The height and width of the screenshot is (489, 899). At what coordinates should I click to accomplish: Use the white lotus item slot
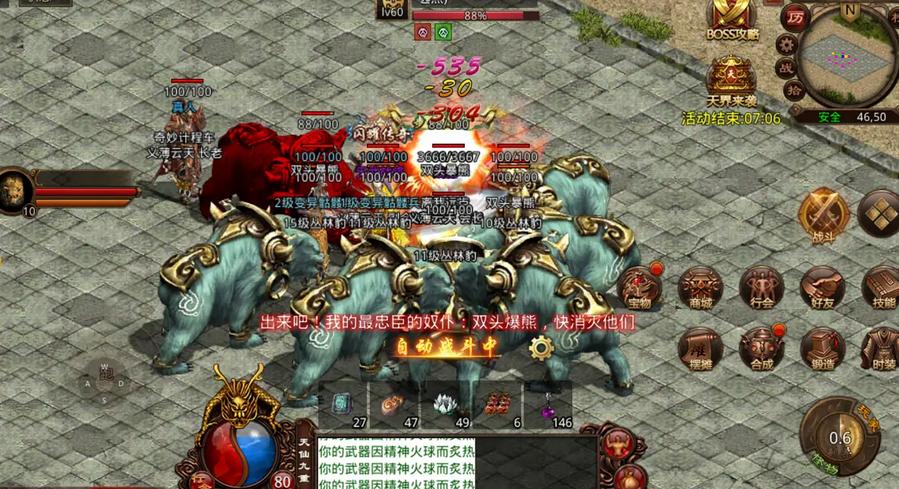(x=445, y=405)
